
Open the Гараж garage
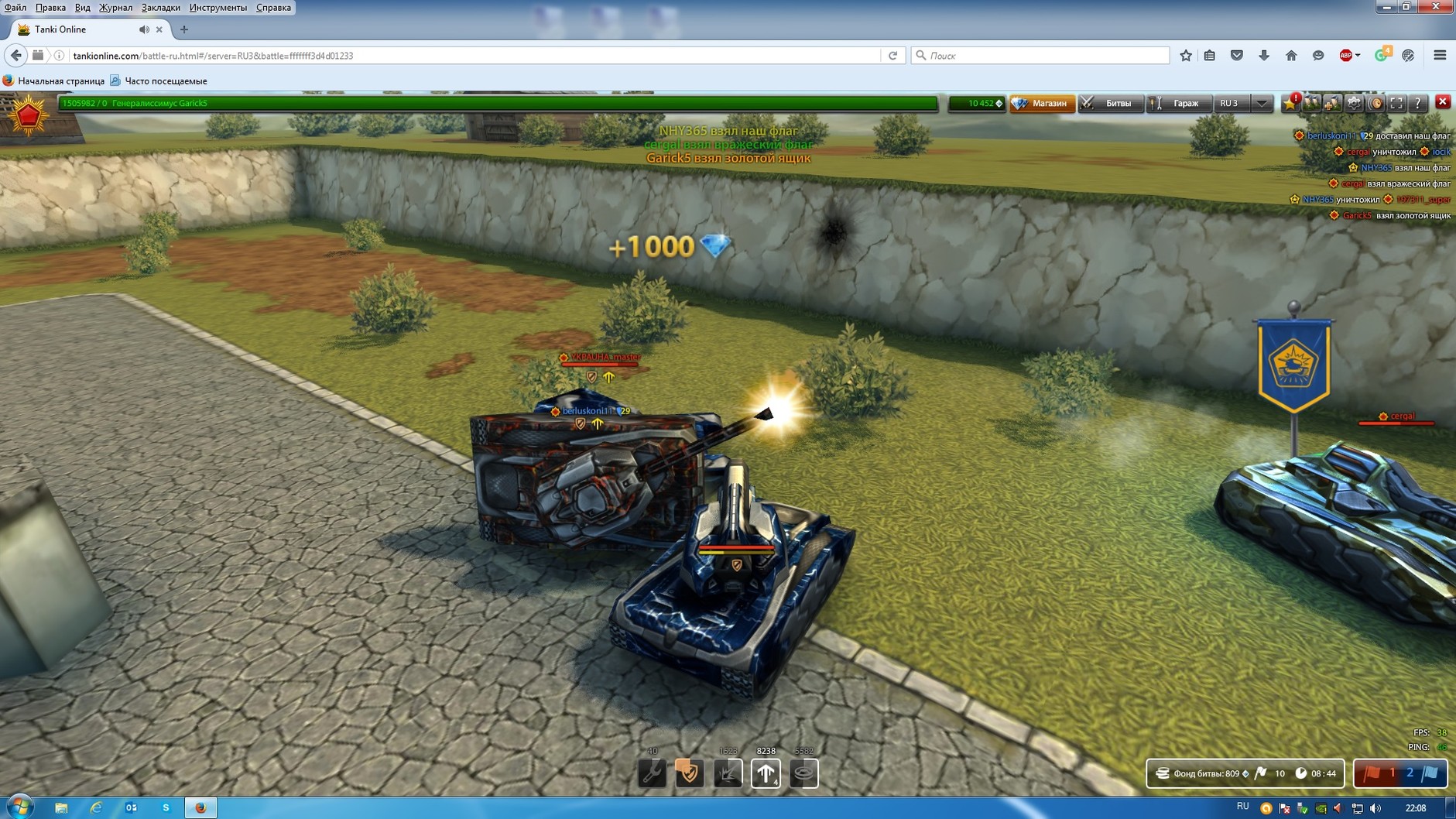click(x=1179, y=103)
